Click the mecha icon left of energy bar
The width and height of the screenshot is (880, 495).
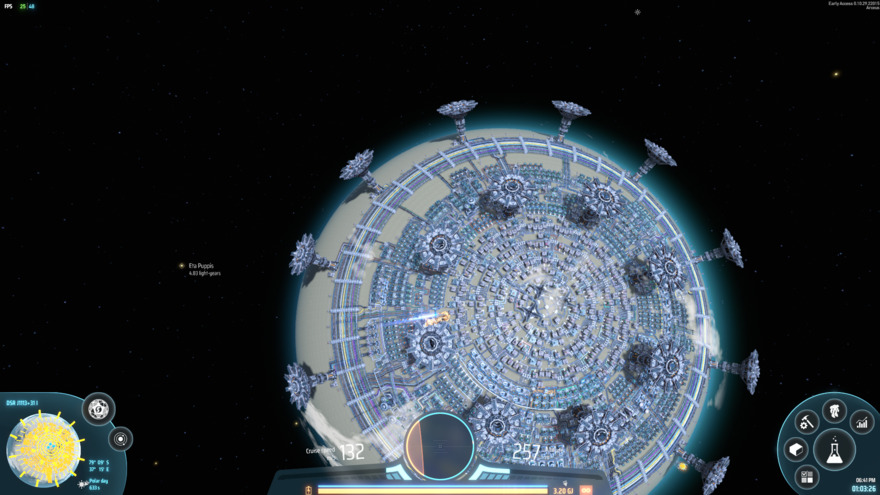309,490
